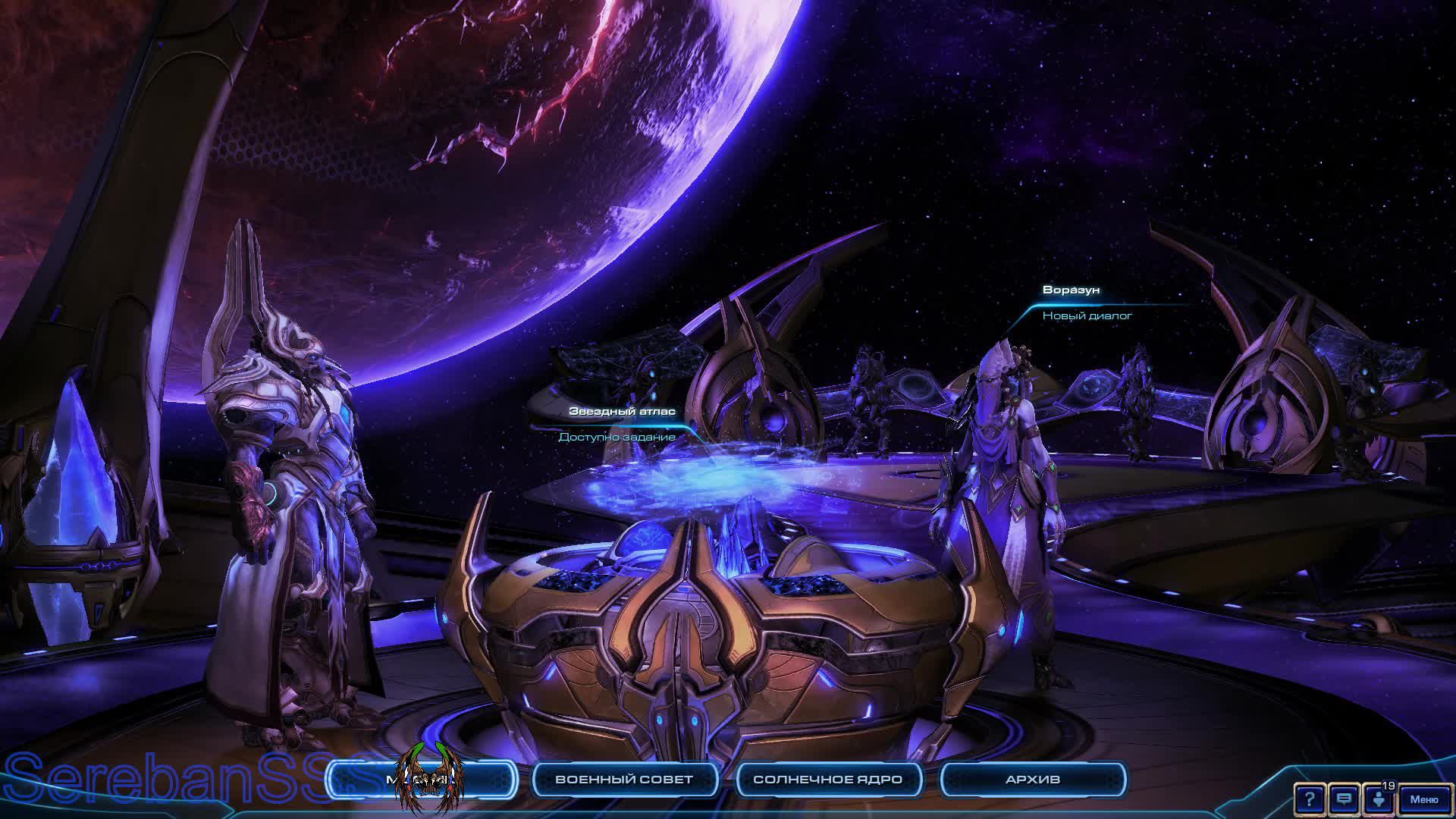Open the Военный совет (War Council) room
Image resolution: width=1456 pixels, height=819 pixels.
click(x=624, y=780)
